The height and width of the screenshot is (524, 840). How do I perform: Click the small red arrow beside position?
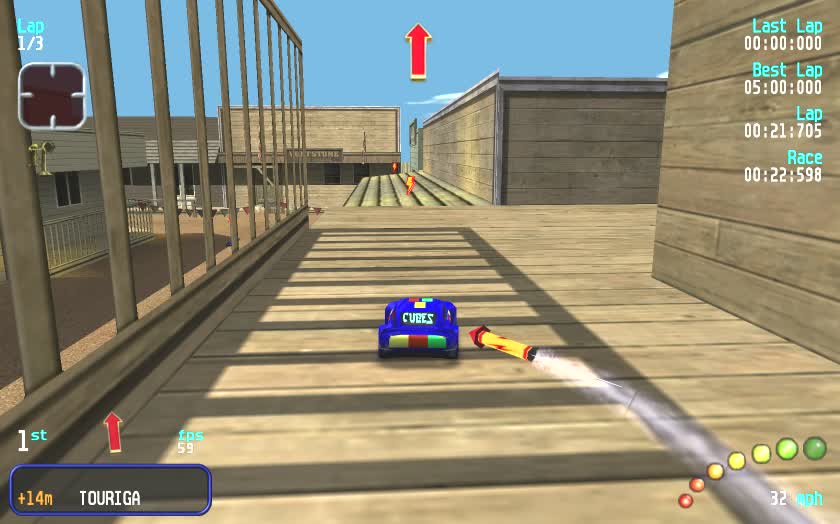click(113, 431)
